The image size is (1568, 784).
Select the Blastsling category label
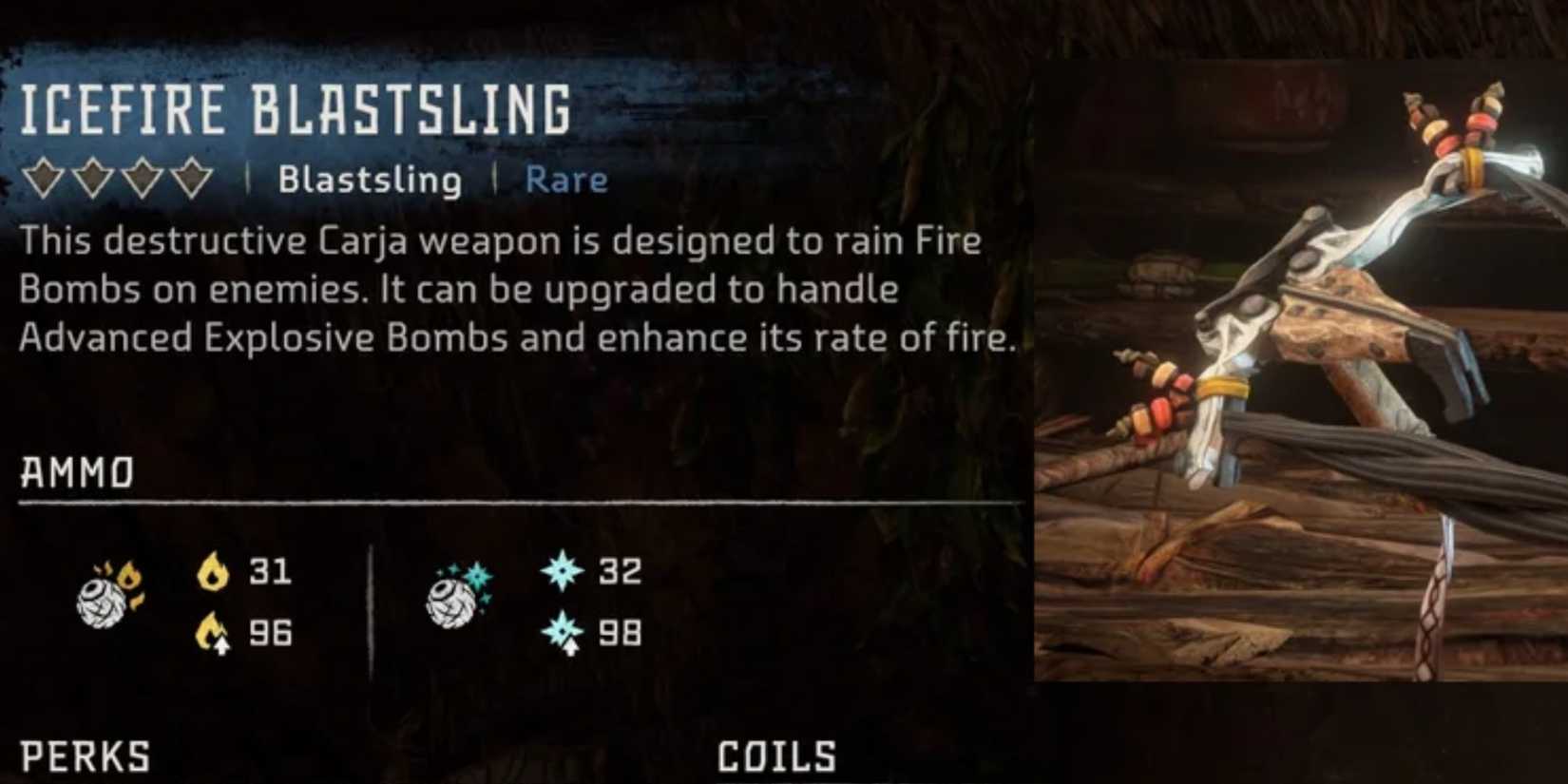[x=369, y=179]
